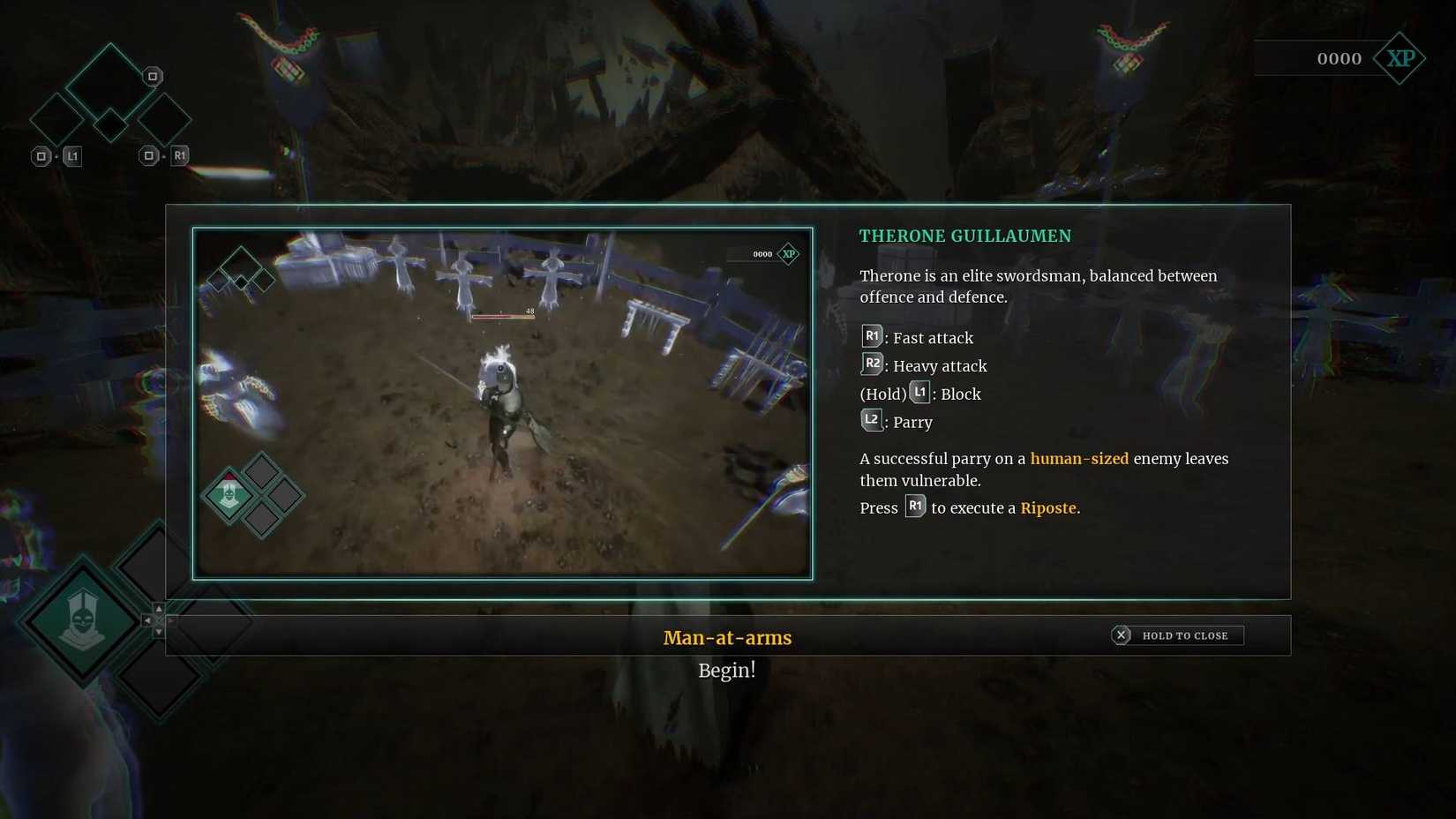Click the X circle icon beside HOLD TO CLOSE
This screenshot has height=819, width=1456.
pos(1121,635)
